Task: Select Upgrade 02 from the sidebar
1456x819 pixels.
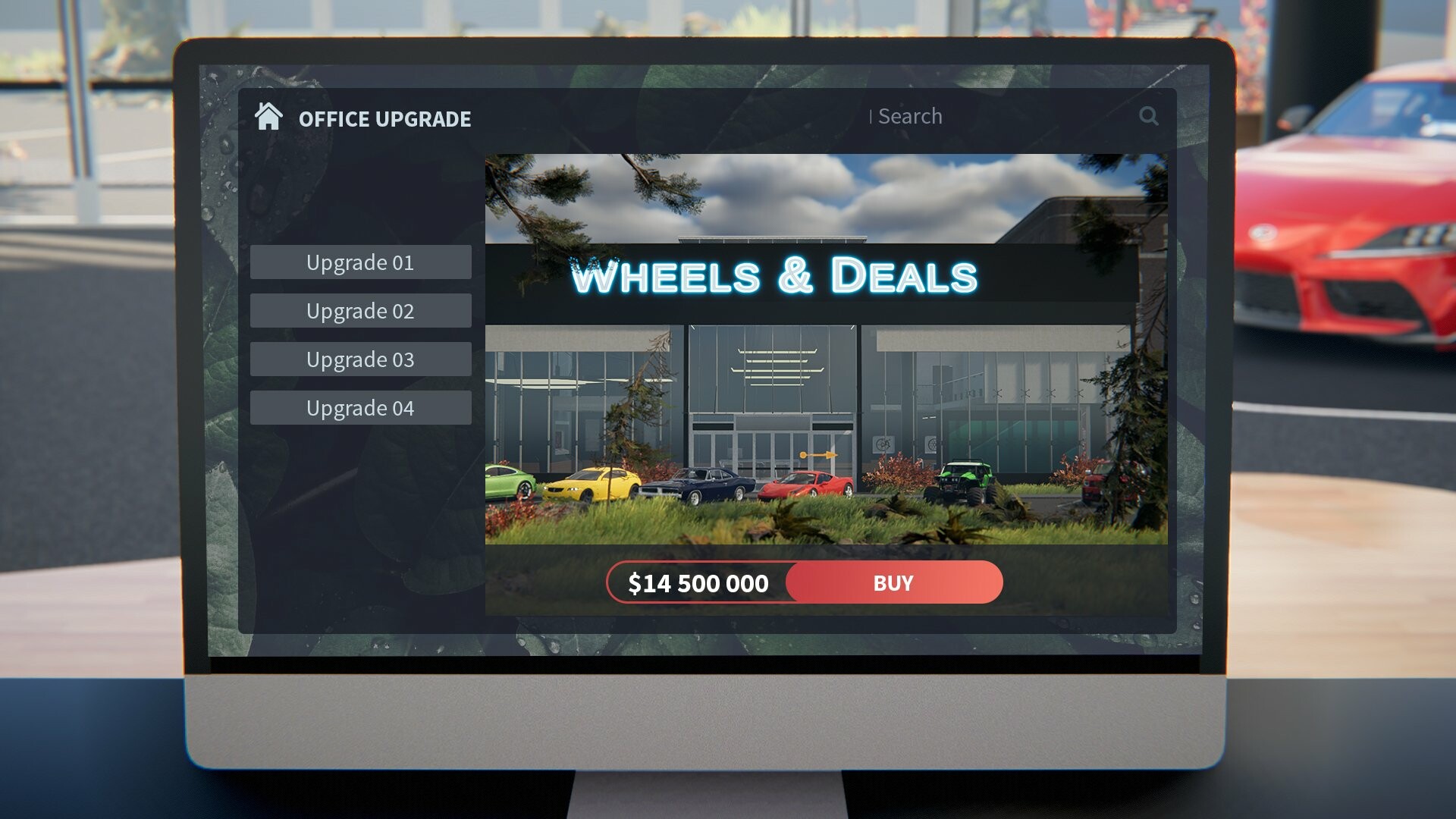Action: point(360,311)
